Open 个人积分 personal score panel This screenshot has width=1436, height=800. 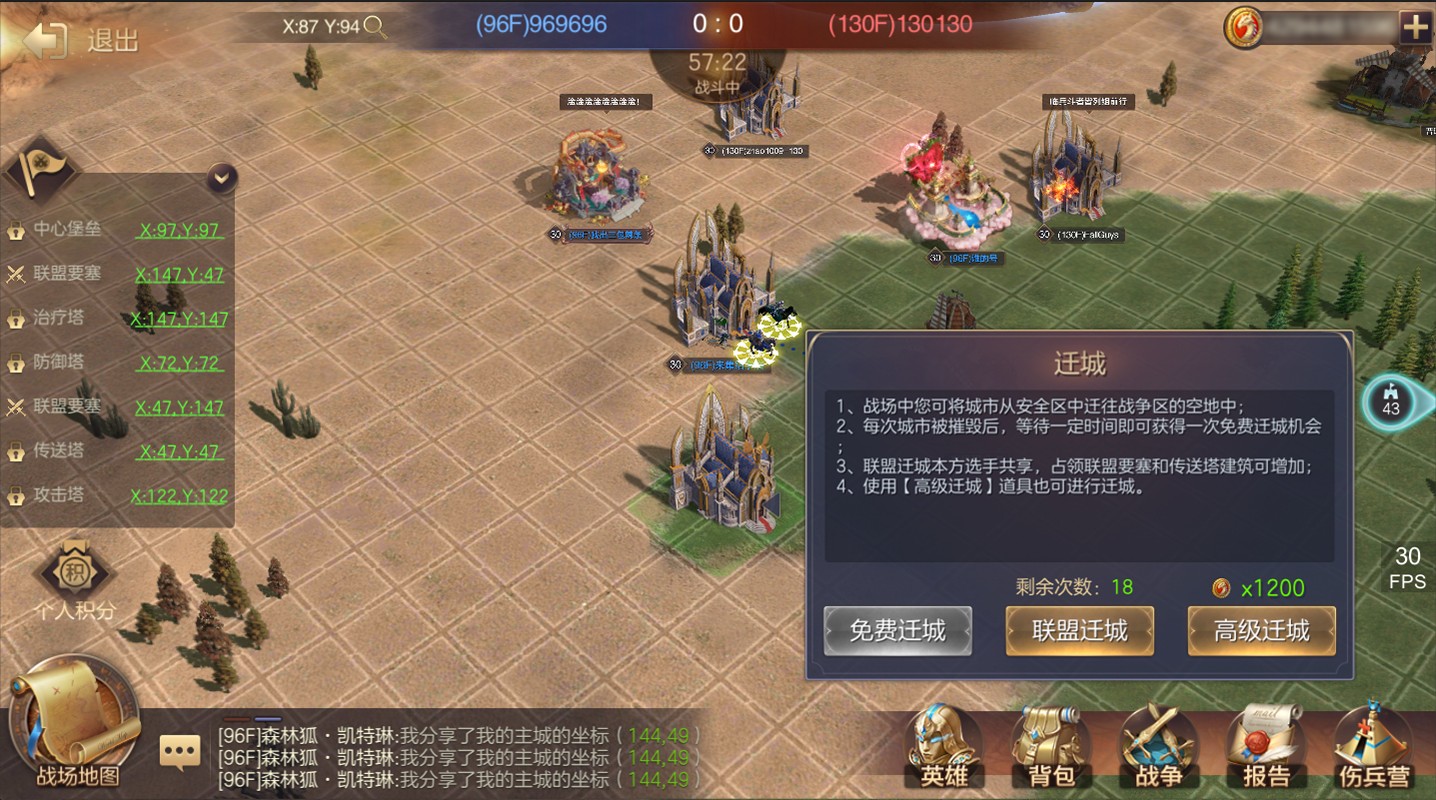[x=75, y=580]
